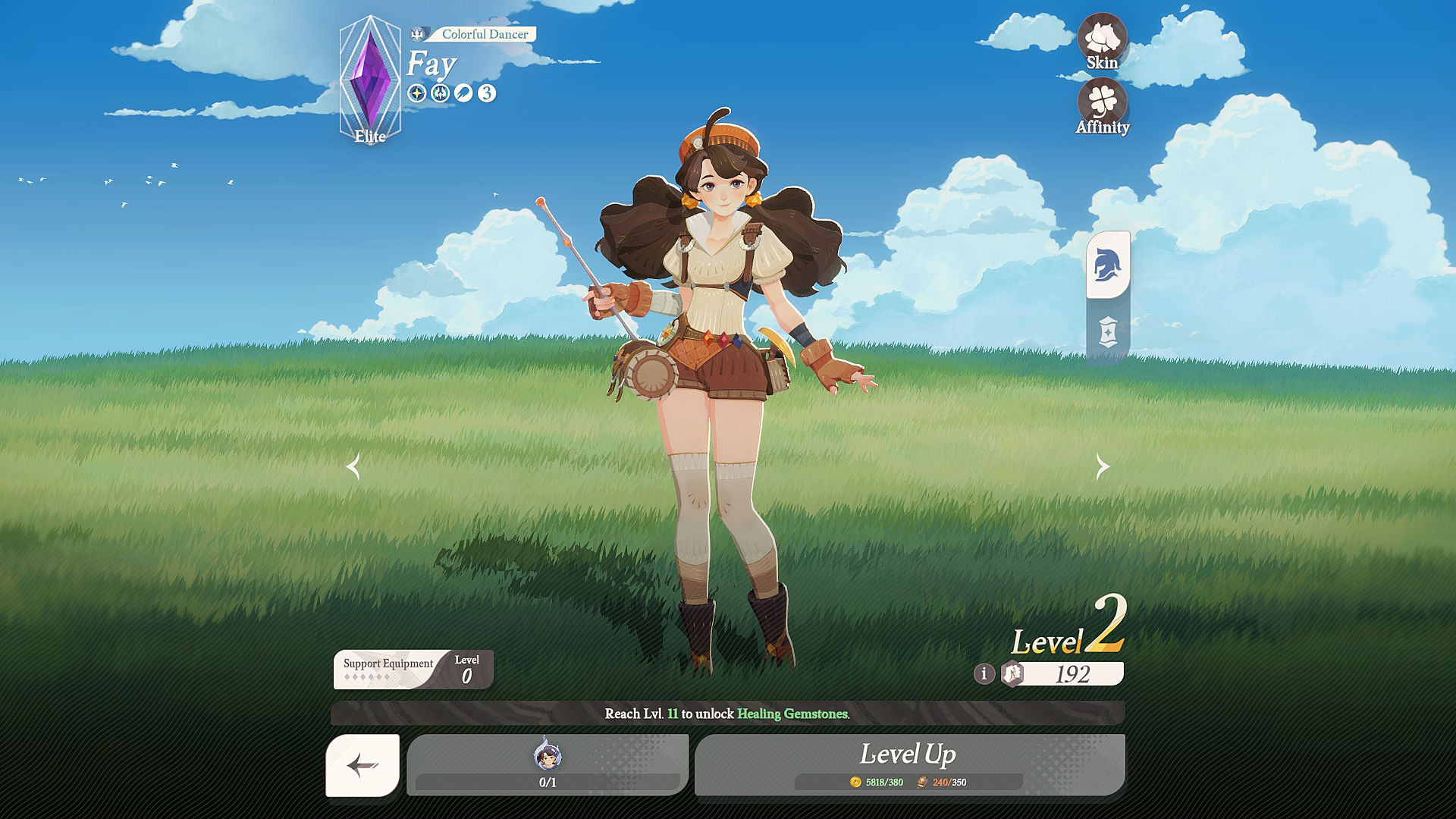Show the next hero with right arrow
Image resolution: width=1456 pixels, height=819 pixels.
click(1103, 466)
